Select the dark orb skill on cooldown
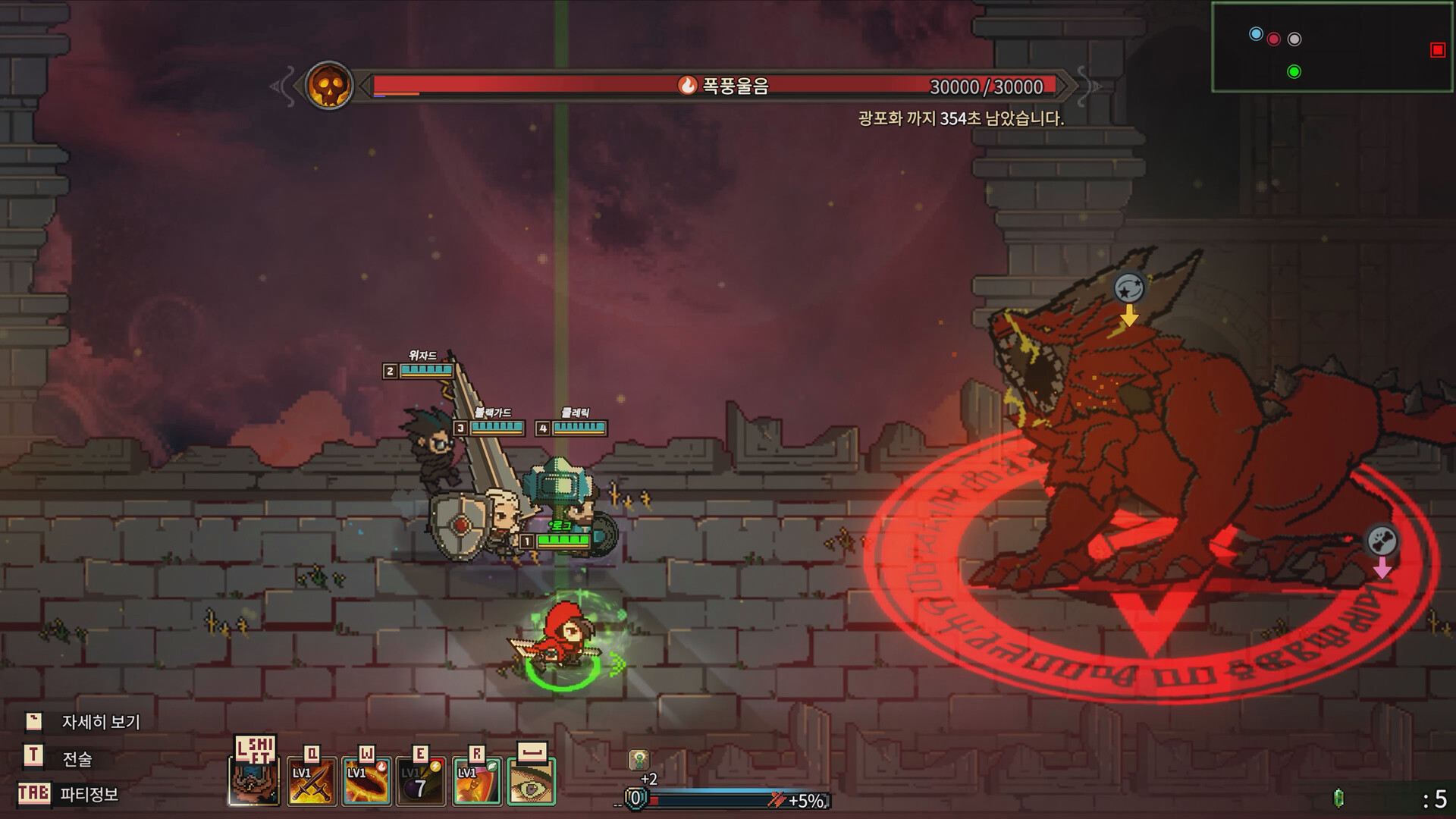1456x819 pixels. coord(422,783)
